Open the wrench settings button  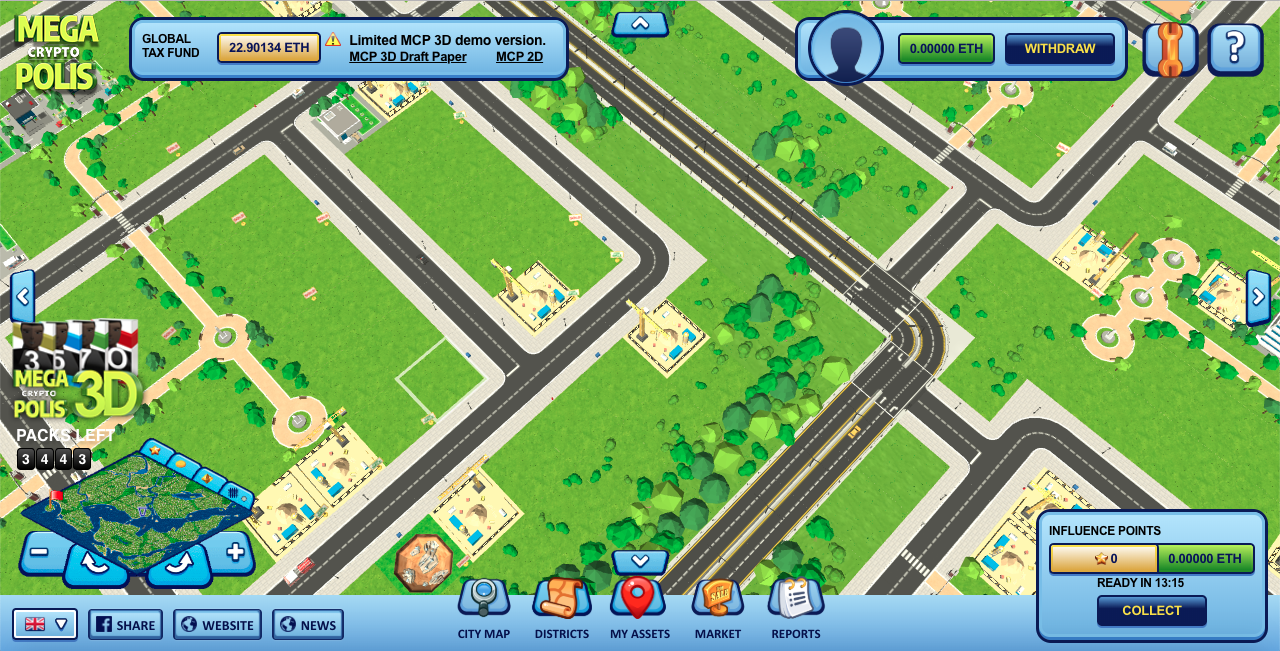tap(1169, 49)
